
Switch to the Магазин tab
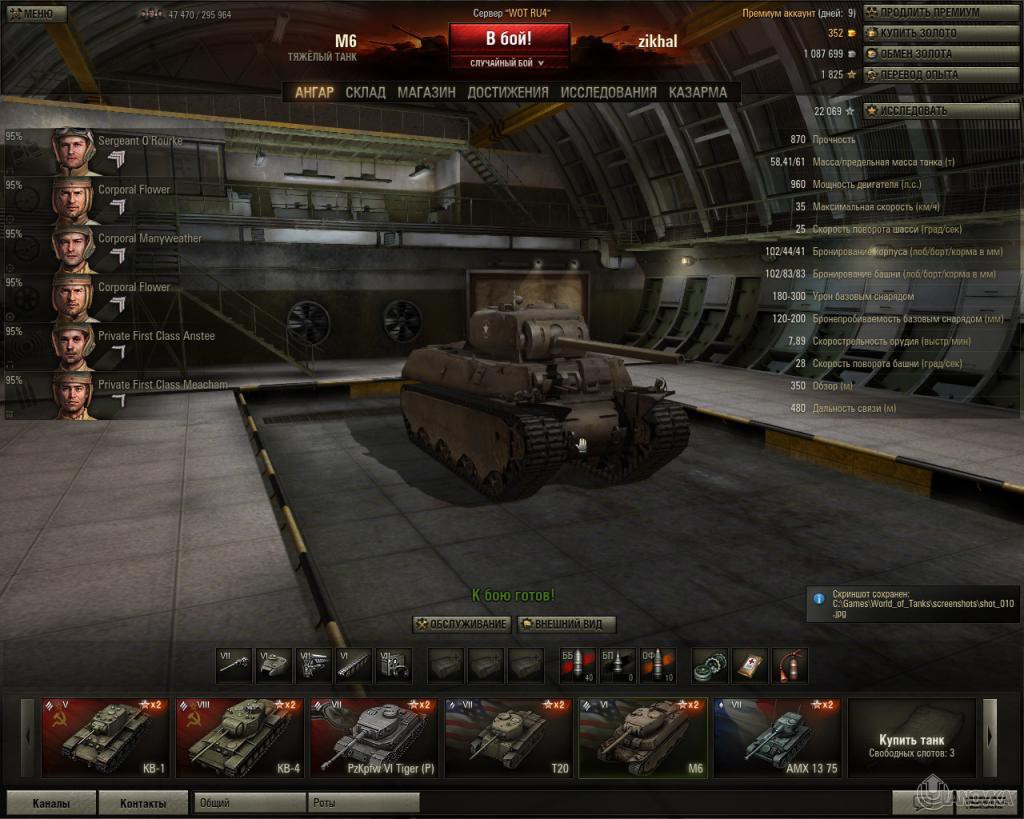tap(426, 92)
